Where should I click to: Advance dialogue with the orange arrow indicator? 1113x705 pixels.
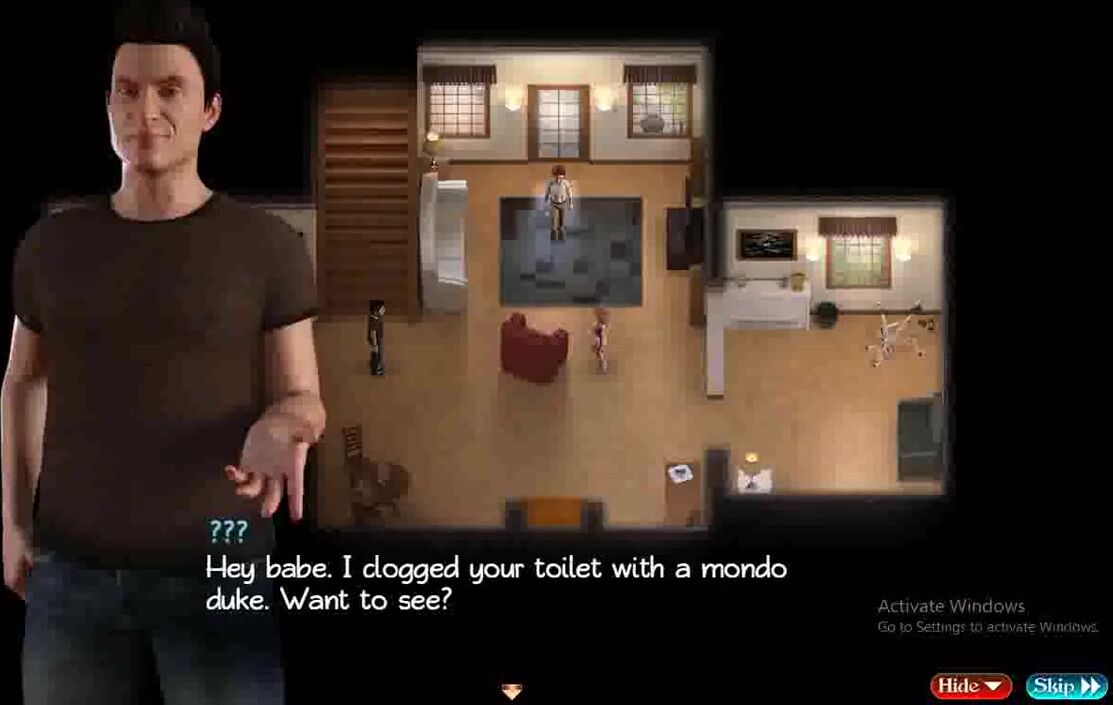tap(512, 690)
